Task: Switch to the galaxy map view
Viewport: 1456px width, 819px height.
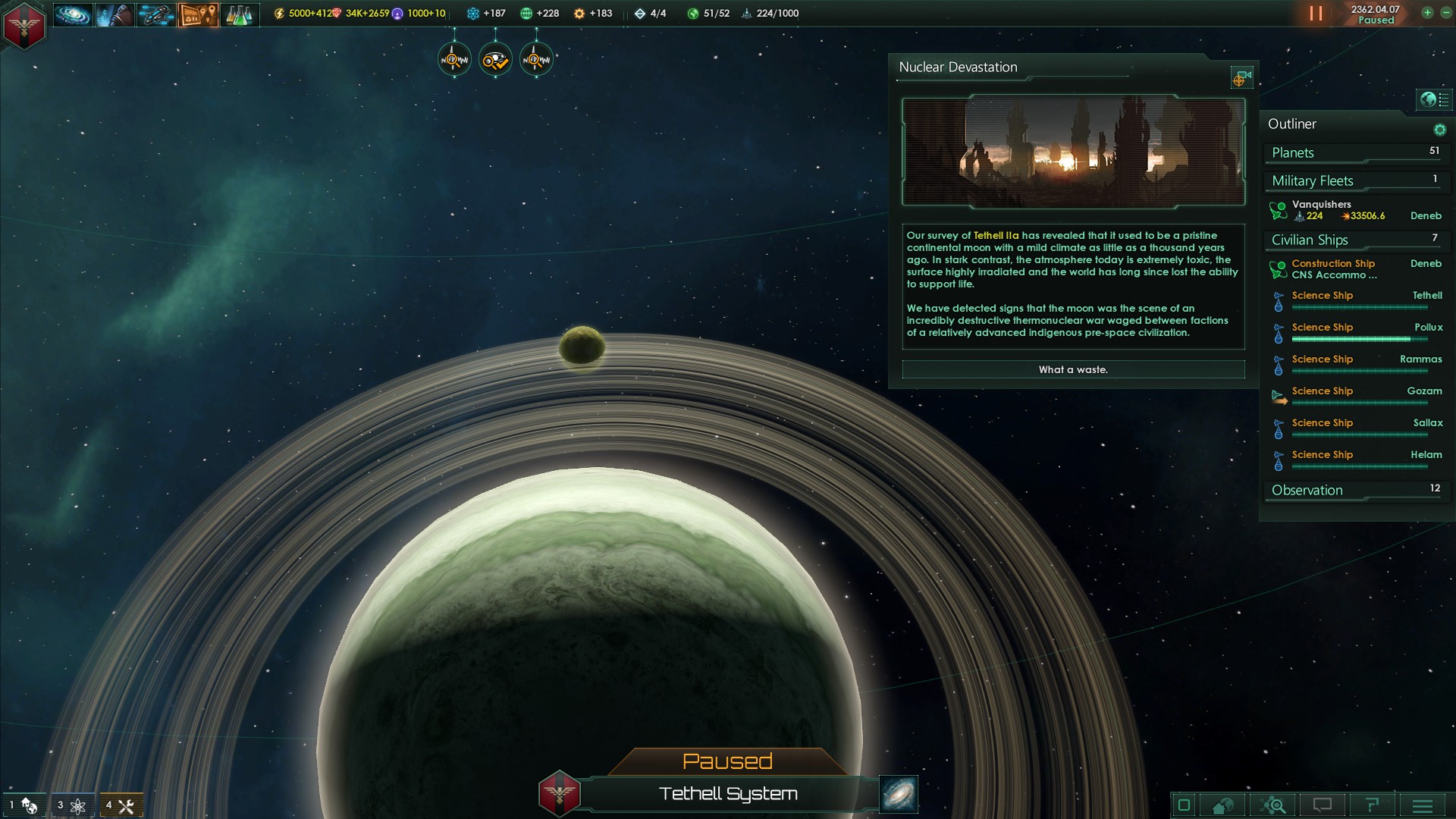Action: point(899,793)
